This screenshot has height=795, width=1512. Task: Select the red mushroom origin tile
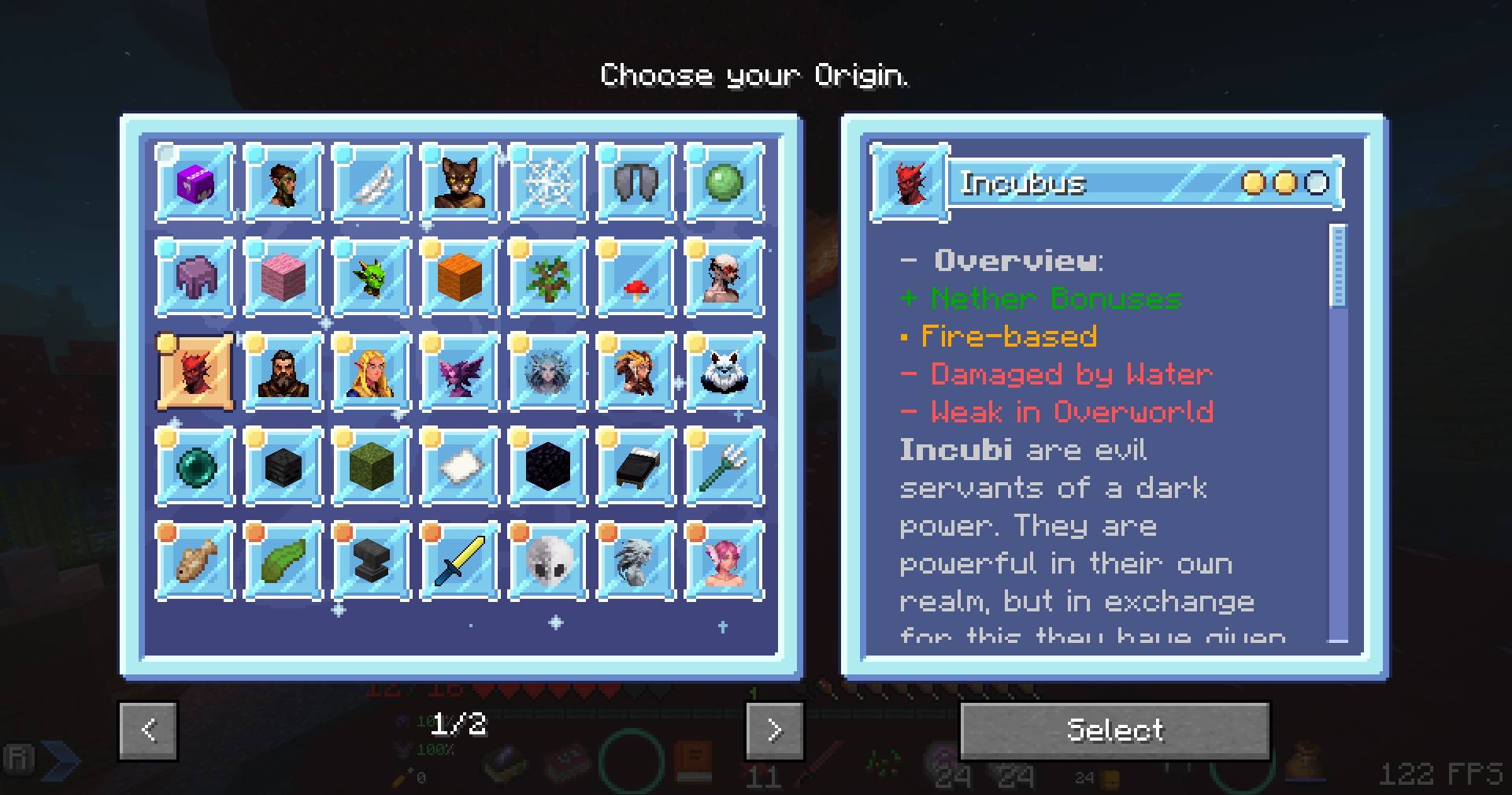click(x=636, y=277)
